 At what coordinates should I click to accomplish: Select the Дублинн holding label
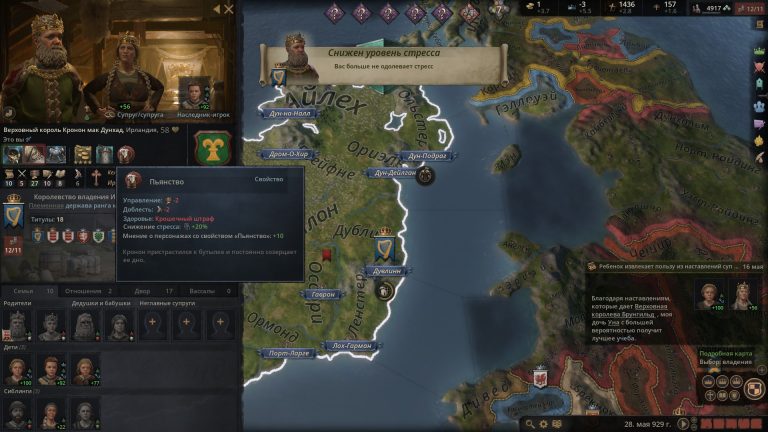[x=387, y=269]
